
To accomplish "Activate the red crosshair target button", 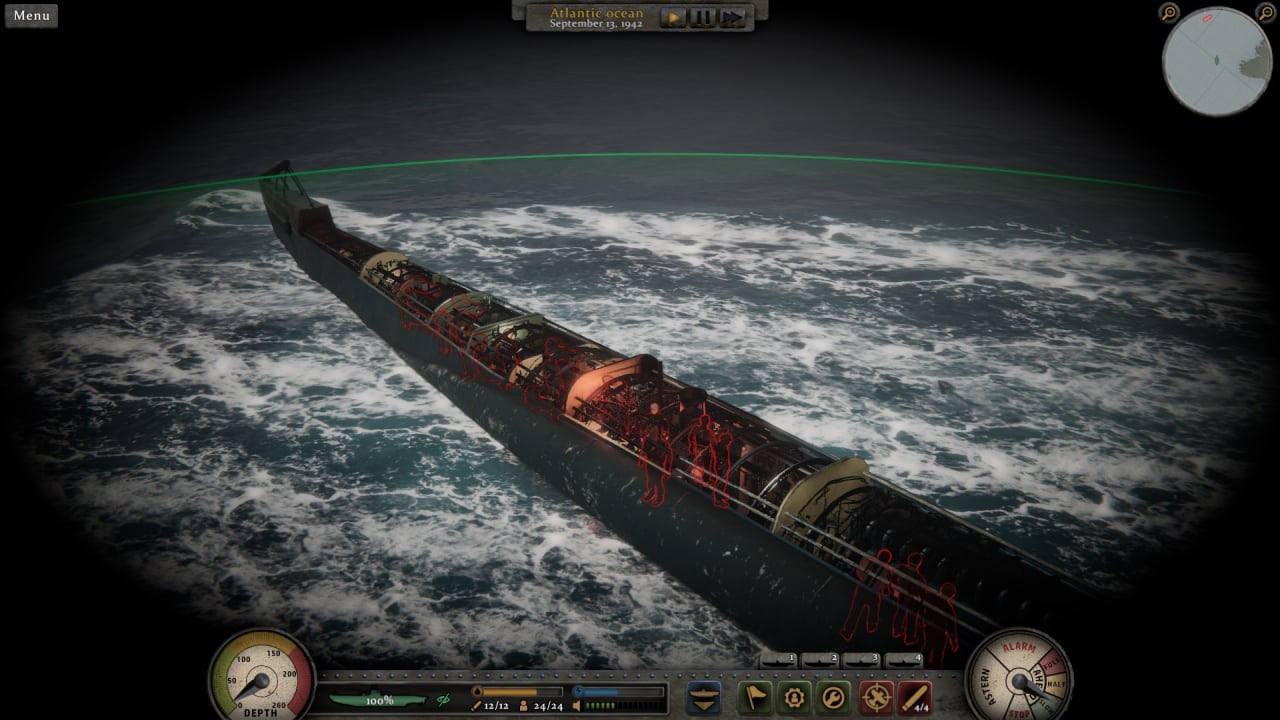I will [x=876, y=697].
